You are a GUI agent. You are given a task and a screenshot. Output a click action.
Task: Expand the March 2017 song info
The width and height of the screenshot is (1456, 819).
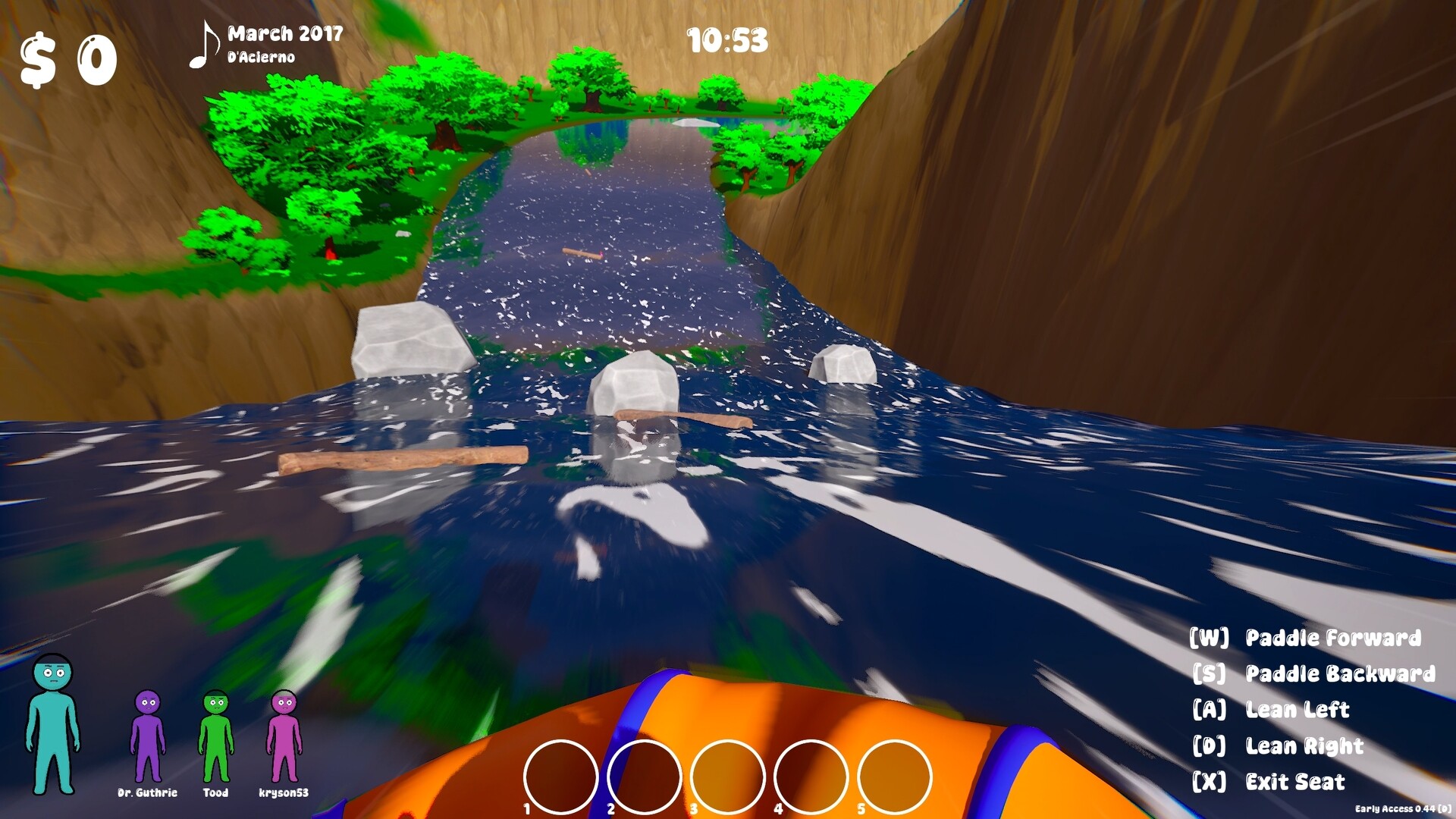(286, 33)
